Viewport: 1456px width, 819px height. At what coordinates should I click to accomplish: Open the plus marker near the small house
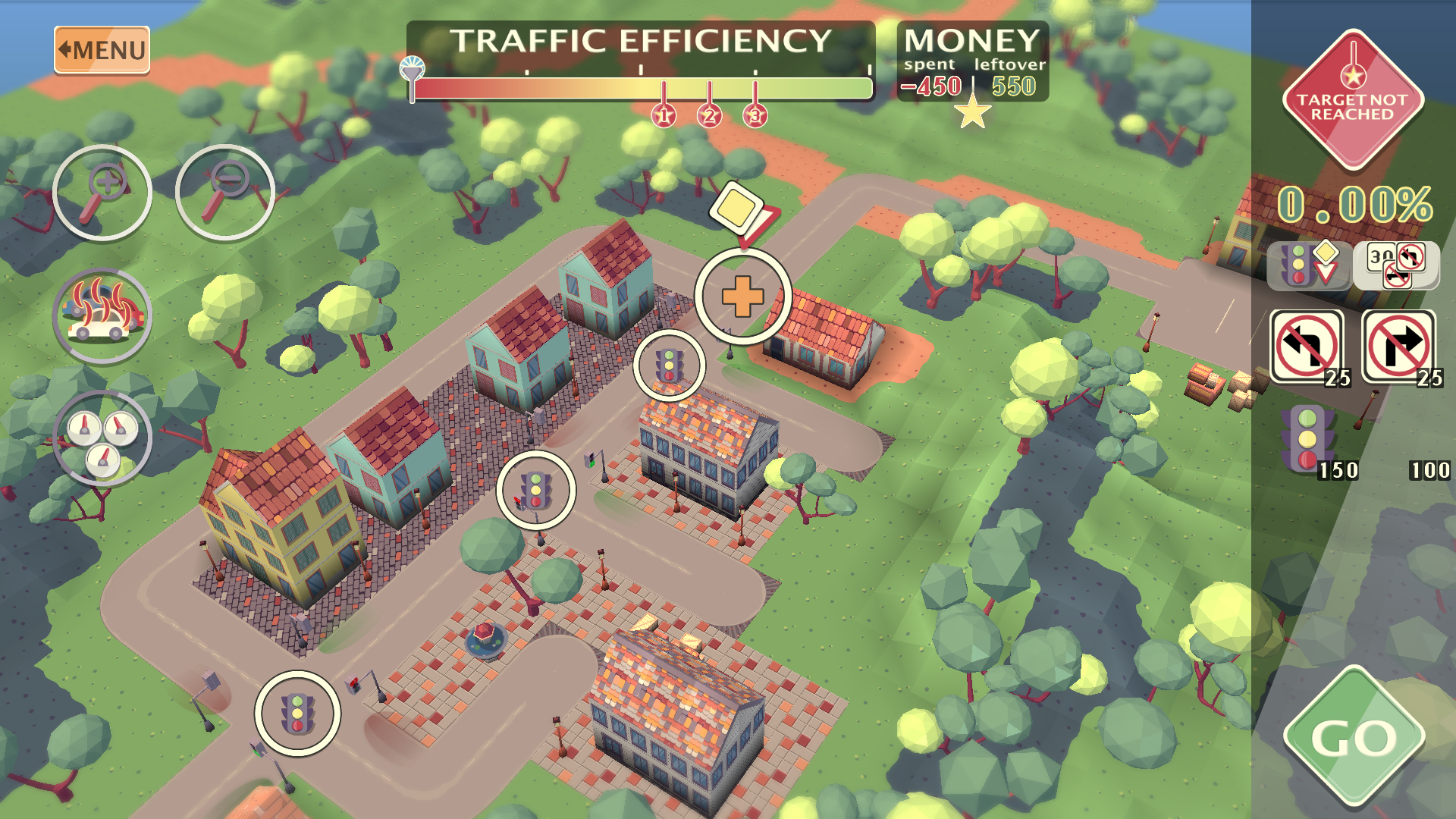point(743,296)
